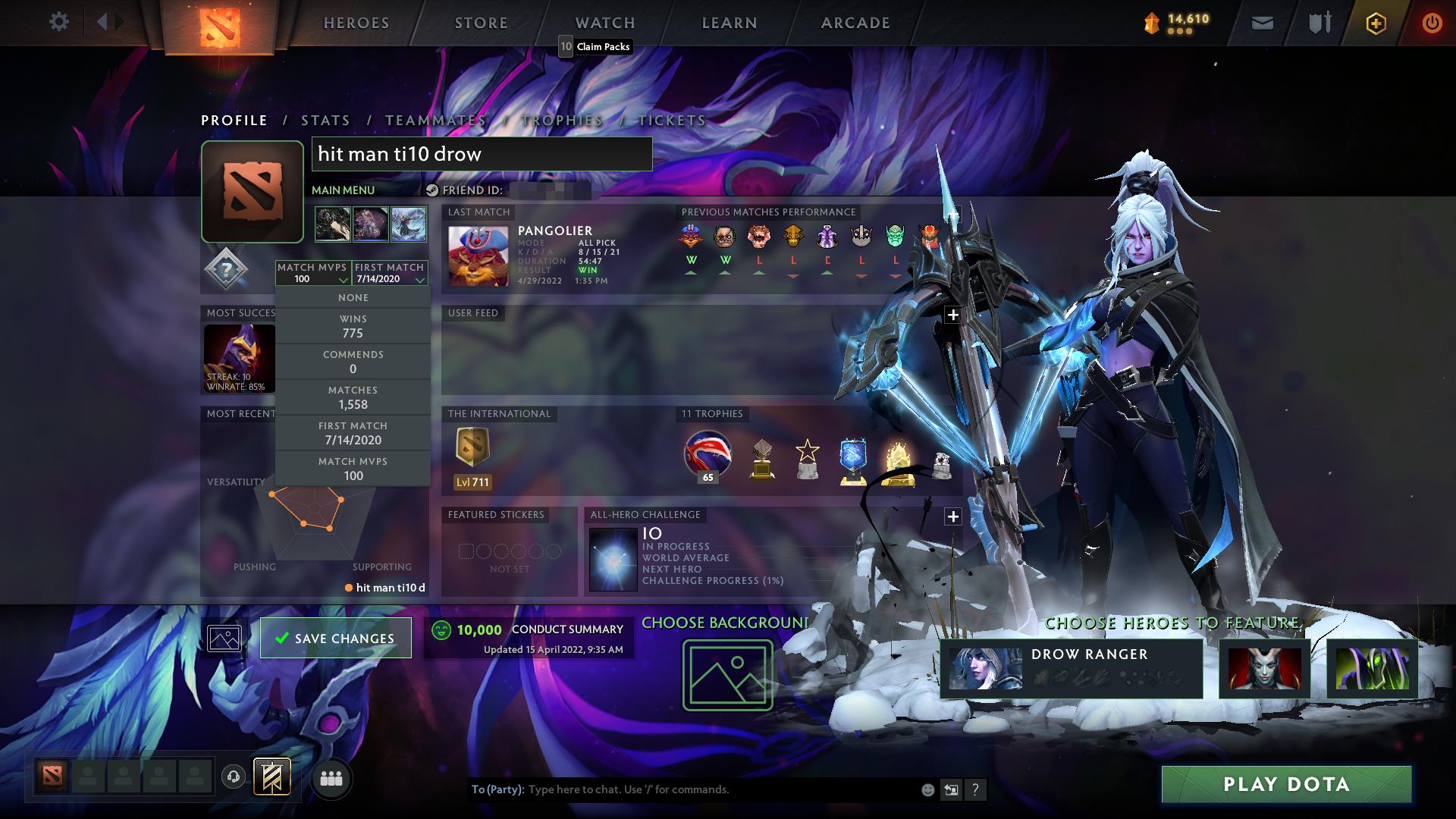This screenshot has width=1456, height=819.
Task: Show the Trophies tab
Action: tap(562, 121)
